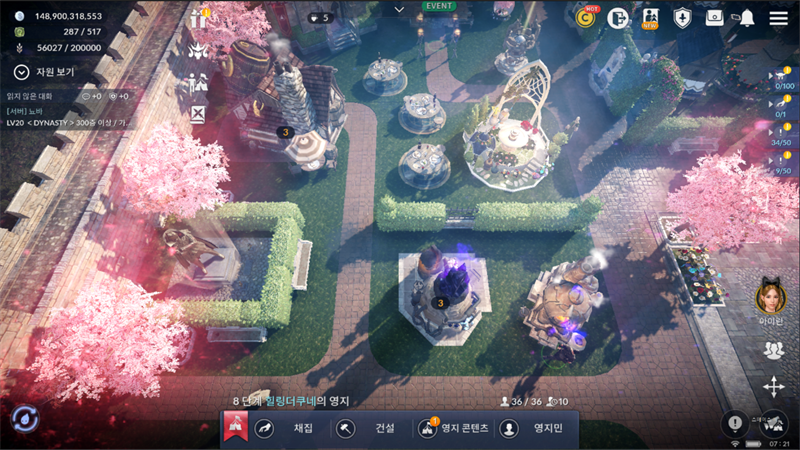The image size is (800, 450).
Task: Select the 아이린 character portrait
Action: 770,296
